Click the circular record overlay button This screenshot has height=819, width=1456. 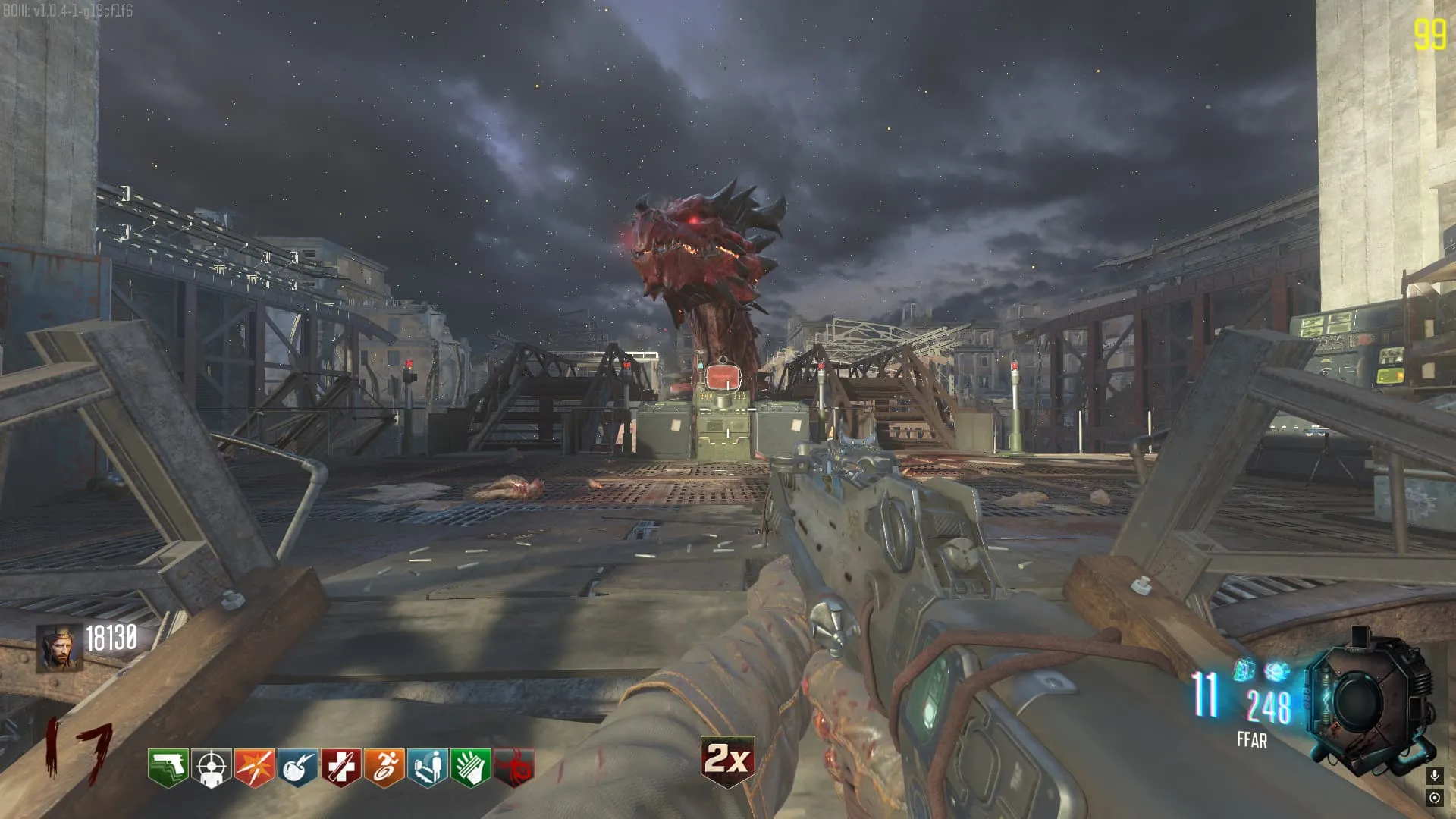pyautogui.click(x=1434, y=798)
